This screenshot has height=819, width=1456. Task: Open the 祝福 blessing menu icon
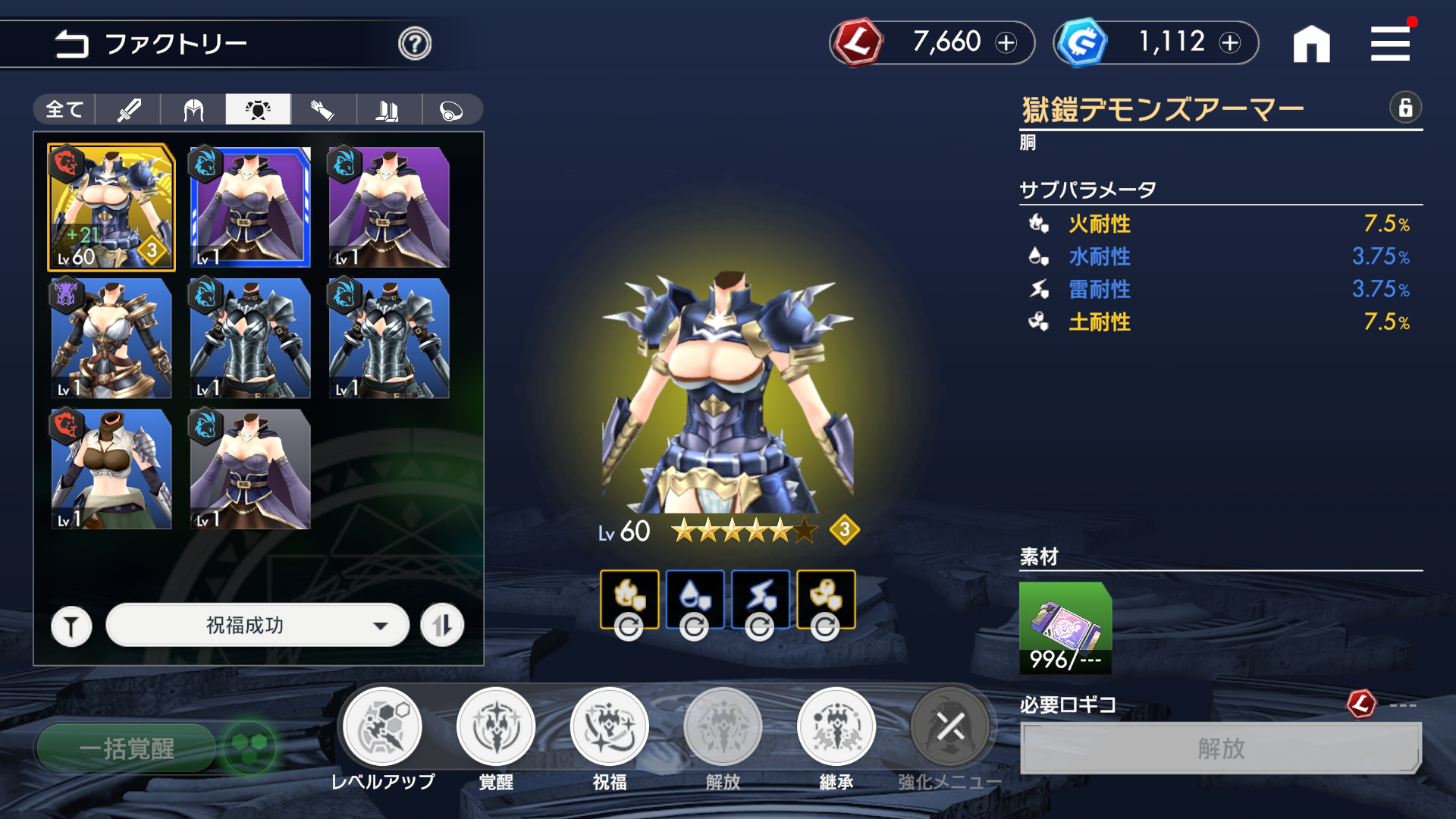pos(609,726)
